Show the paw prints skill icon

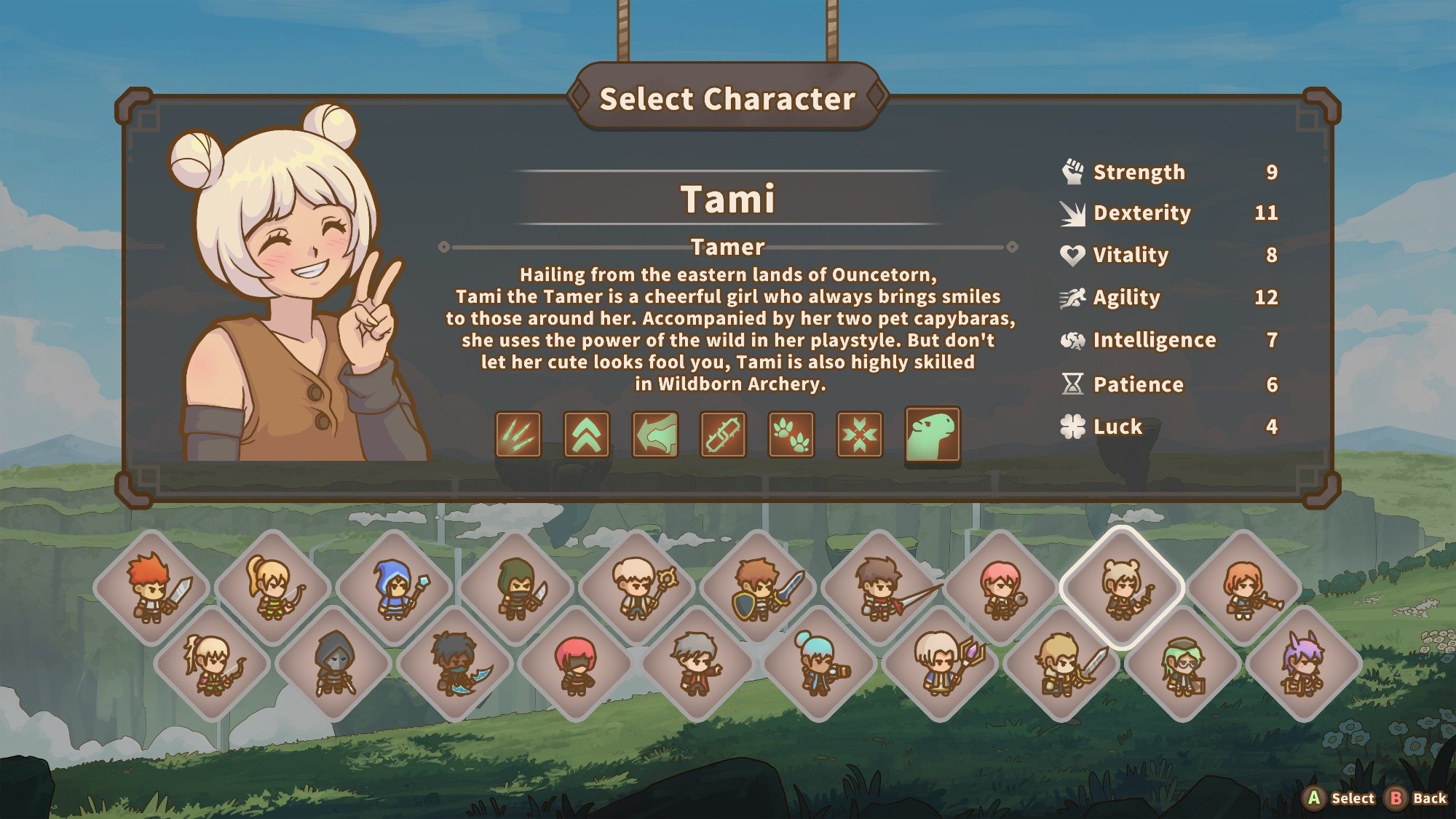click(791, 435)
